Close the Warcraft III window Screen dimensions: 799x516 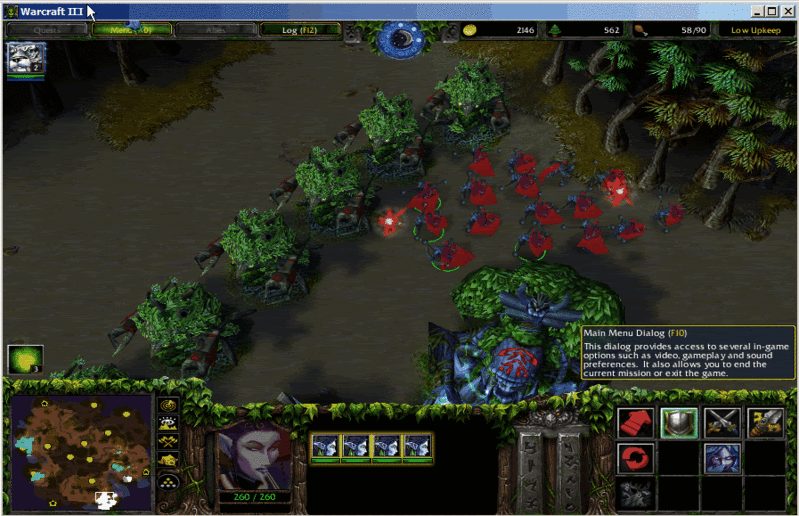(785, 12)
